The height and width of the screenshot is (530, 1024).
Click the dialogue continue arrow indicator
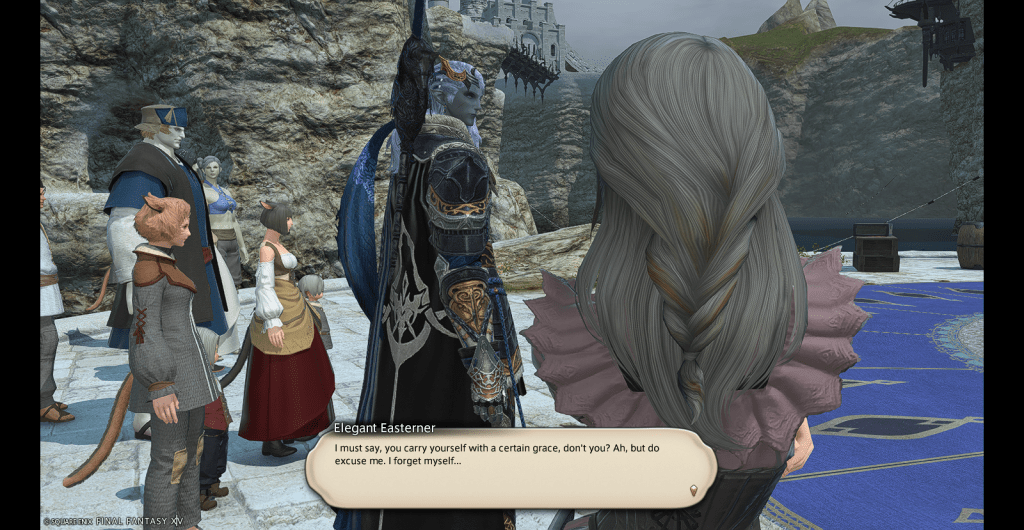tap(694, 490)
